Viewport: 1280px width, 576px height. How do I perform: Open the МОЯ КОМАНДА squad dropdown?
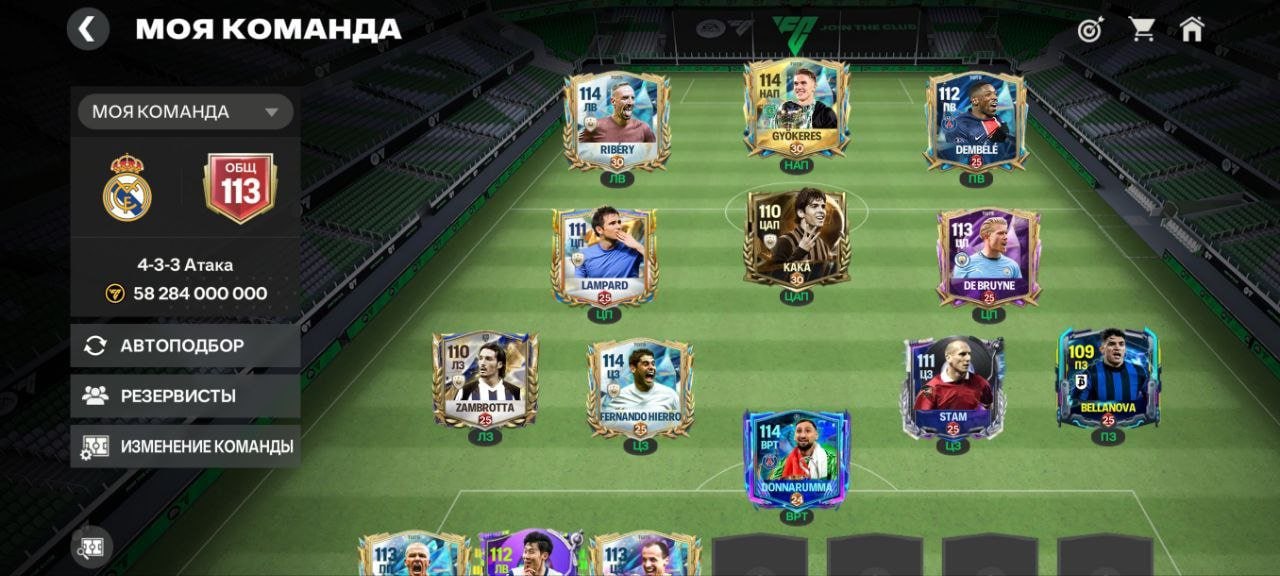pos(186,112)
